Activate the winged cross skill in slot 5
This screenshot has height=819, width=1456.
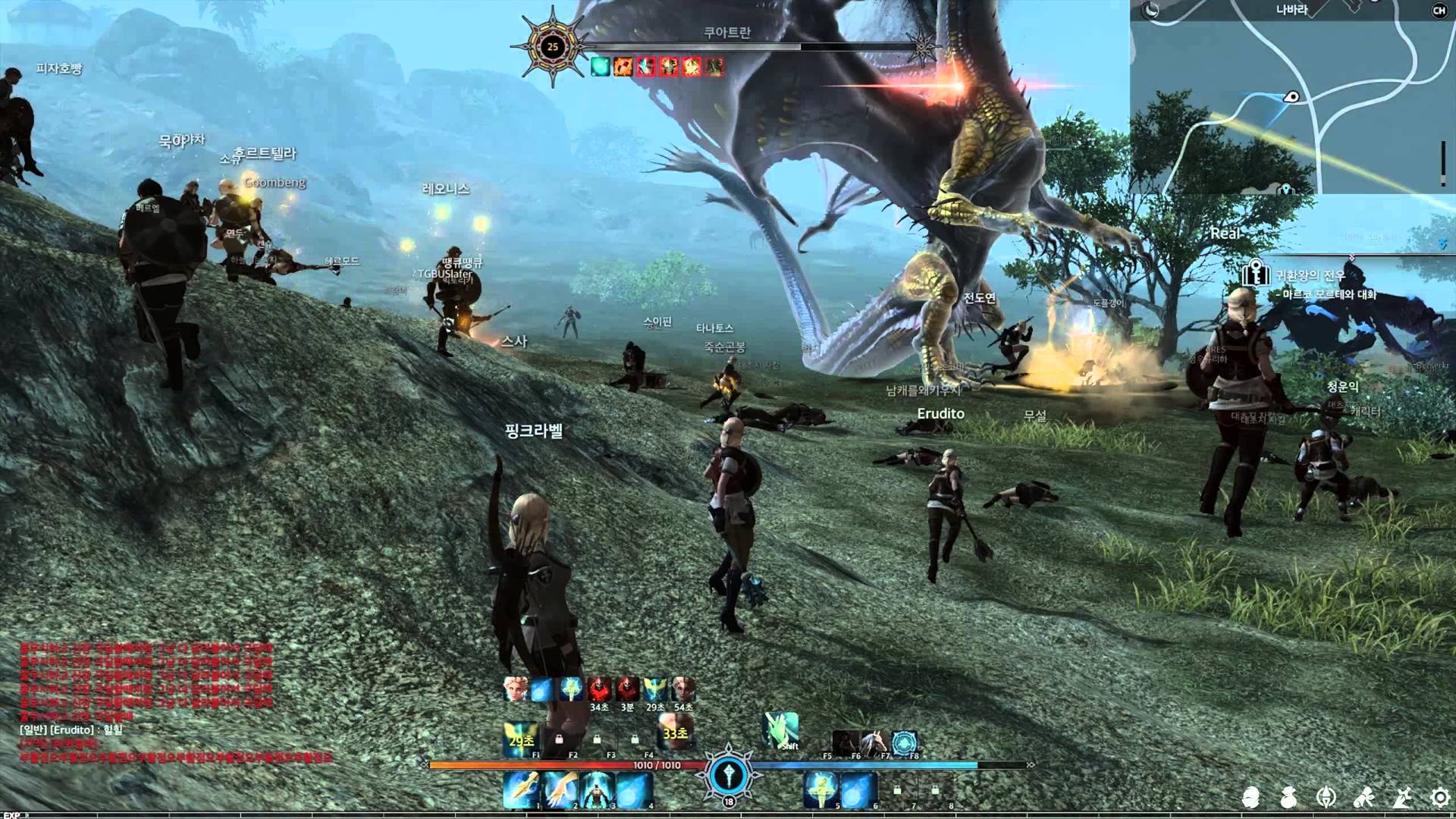pyautogui.click(x=821, y=789)
